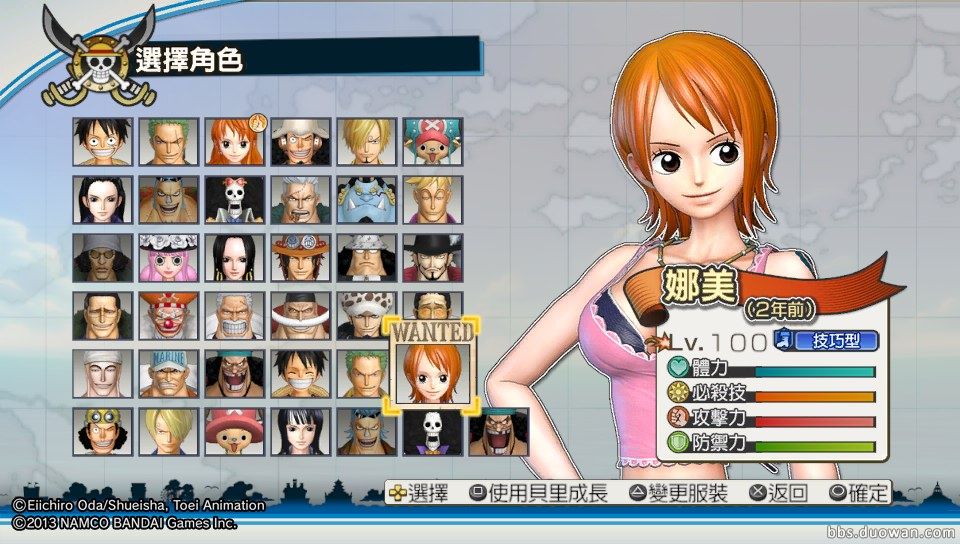Select Mihawk in the black feathered hat

pos(431,258)
